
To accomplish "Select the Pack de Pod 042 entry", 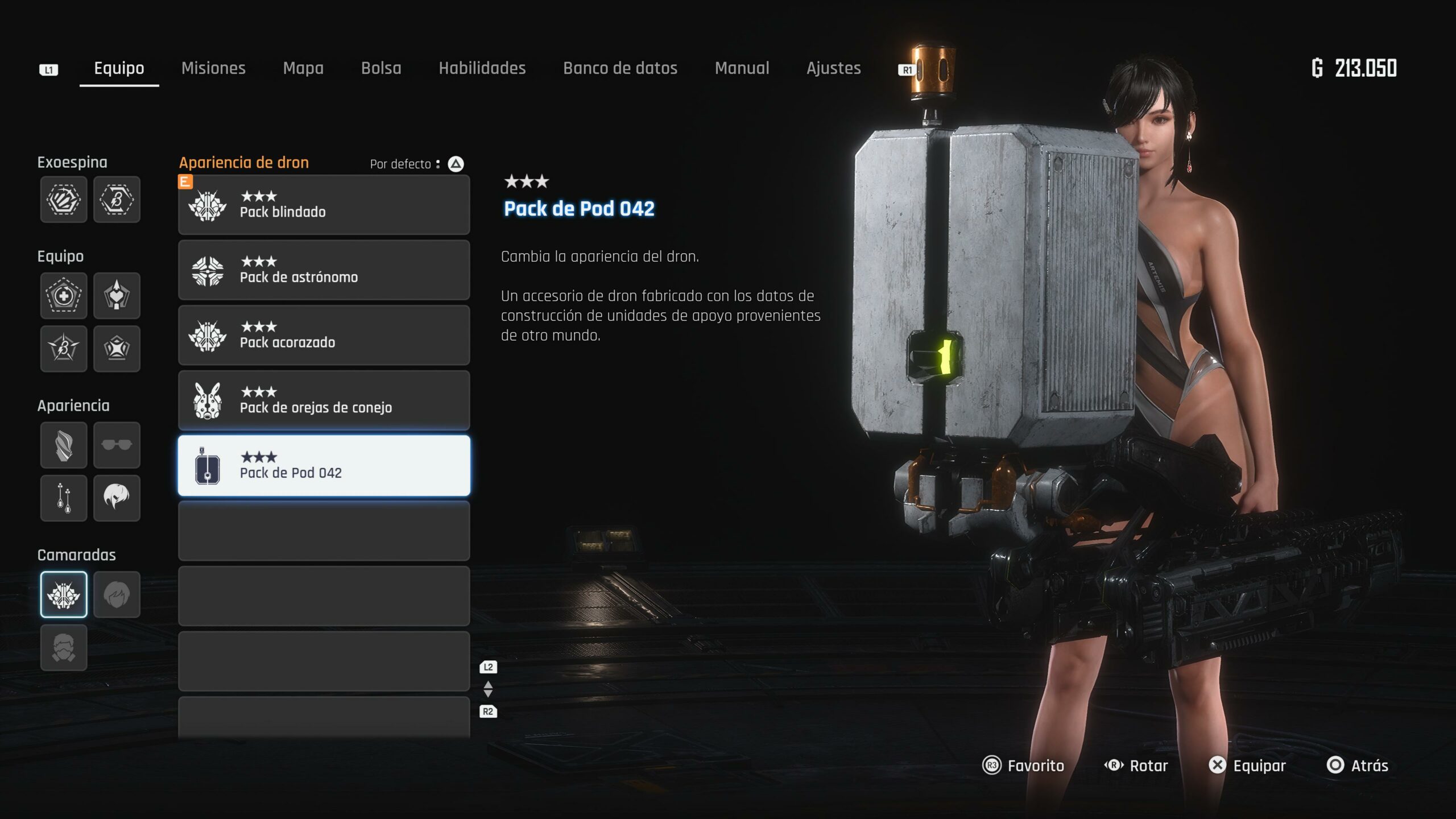I will coord(324,466).
